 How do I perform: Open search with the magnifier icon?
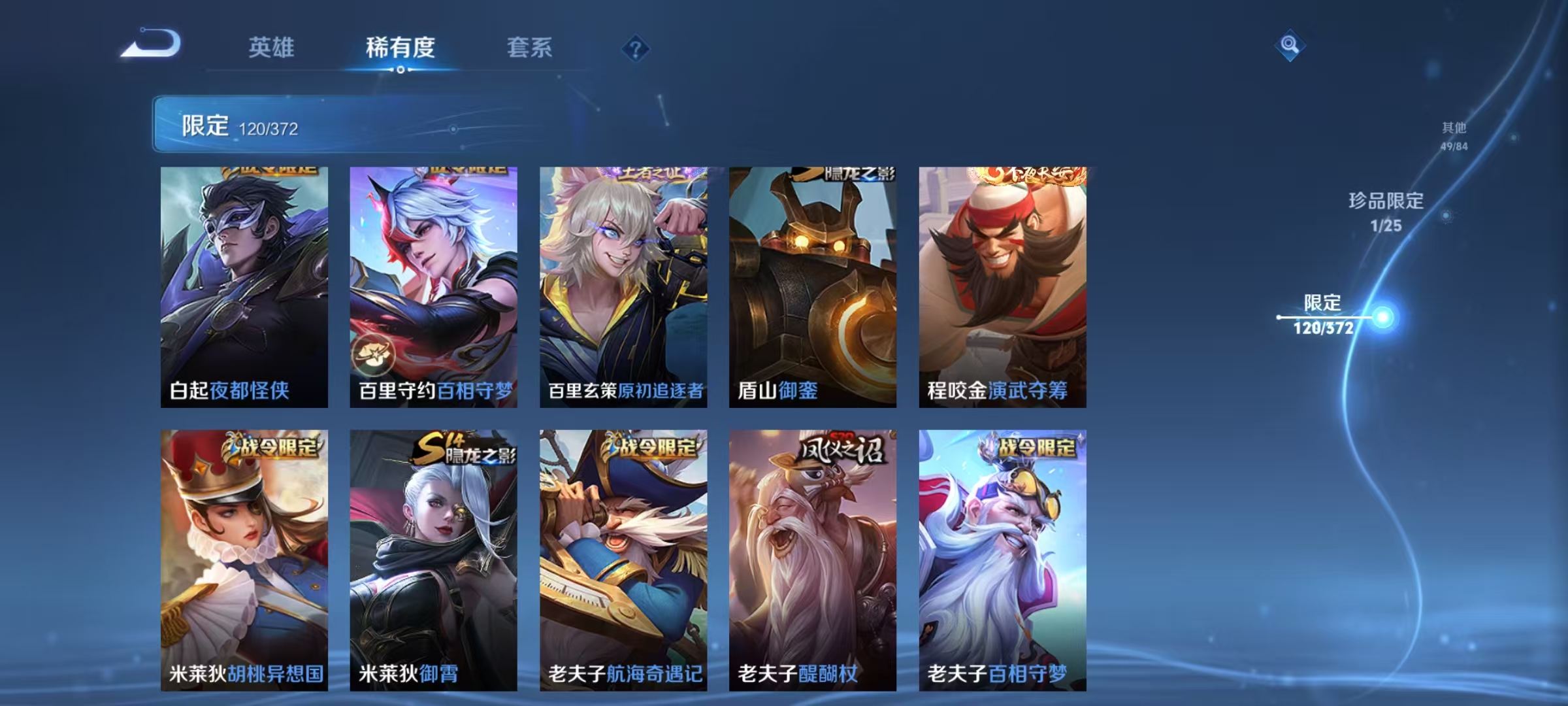[1289, 44]
